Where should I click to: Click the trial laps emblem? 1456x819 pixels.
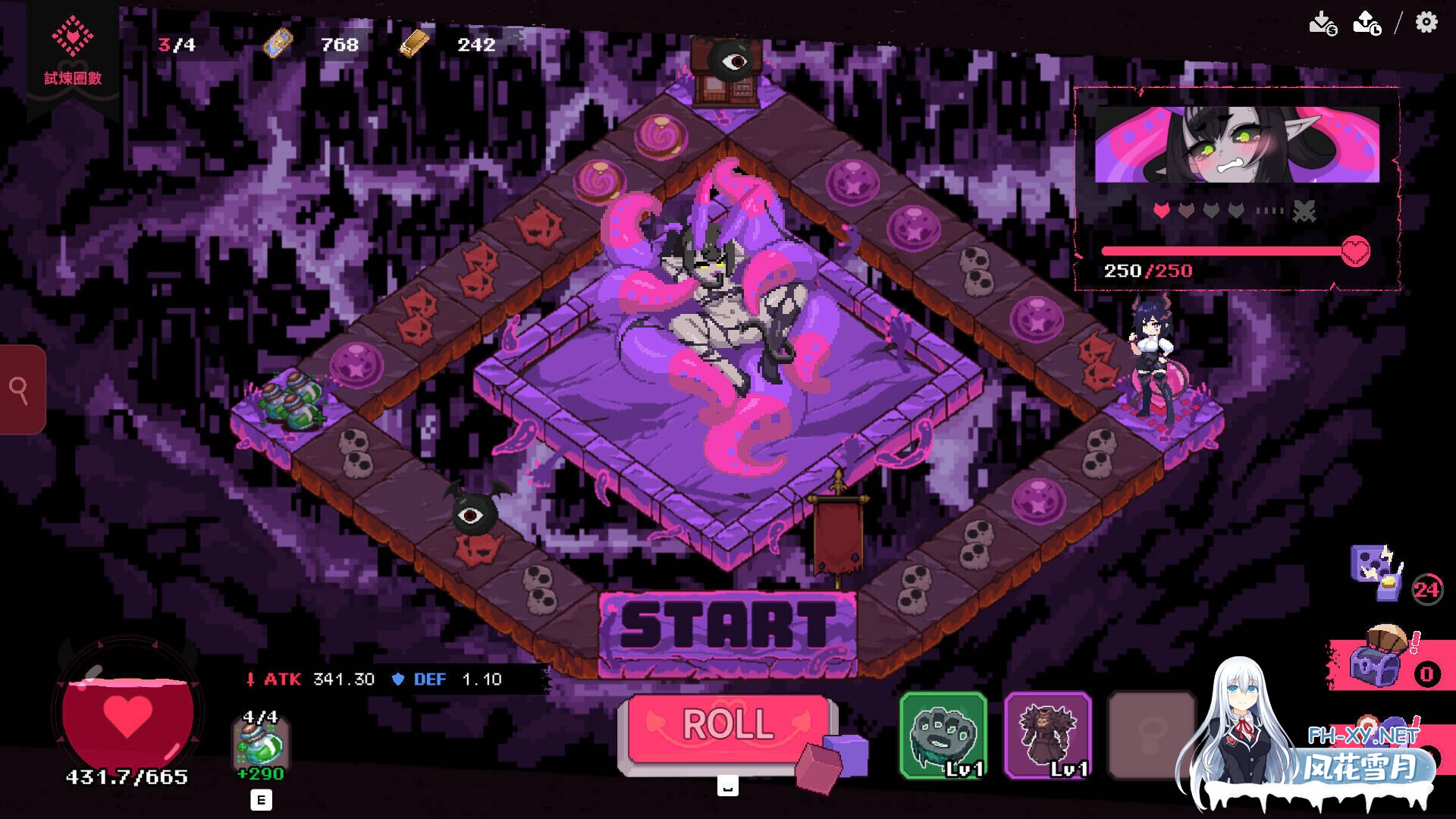coord(73,49)
